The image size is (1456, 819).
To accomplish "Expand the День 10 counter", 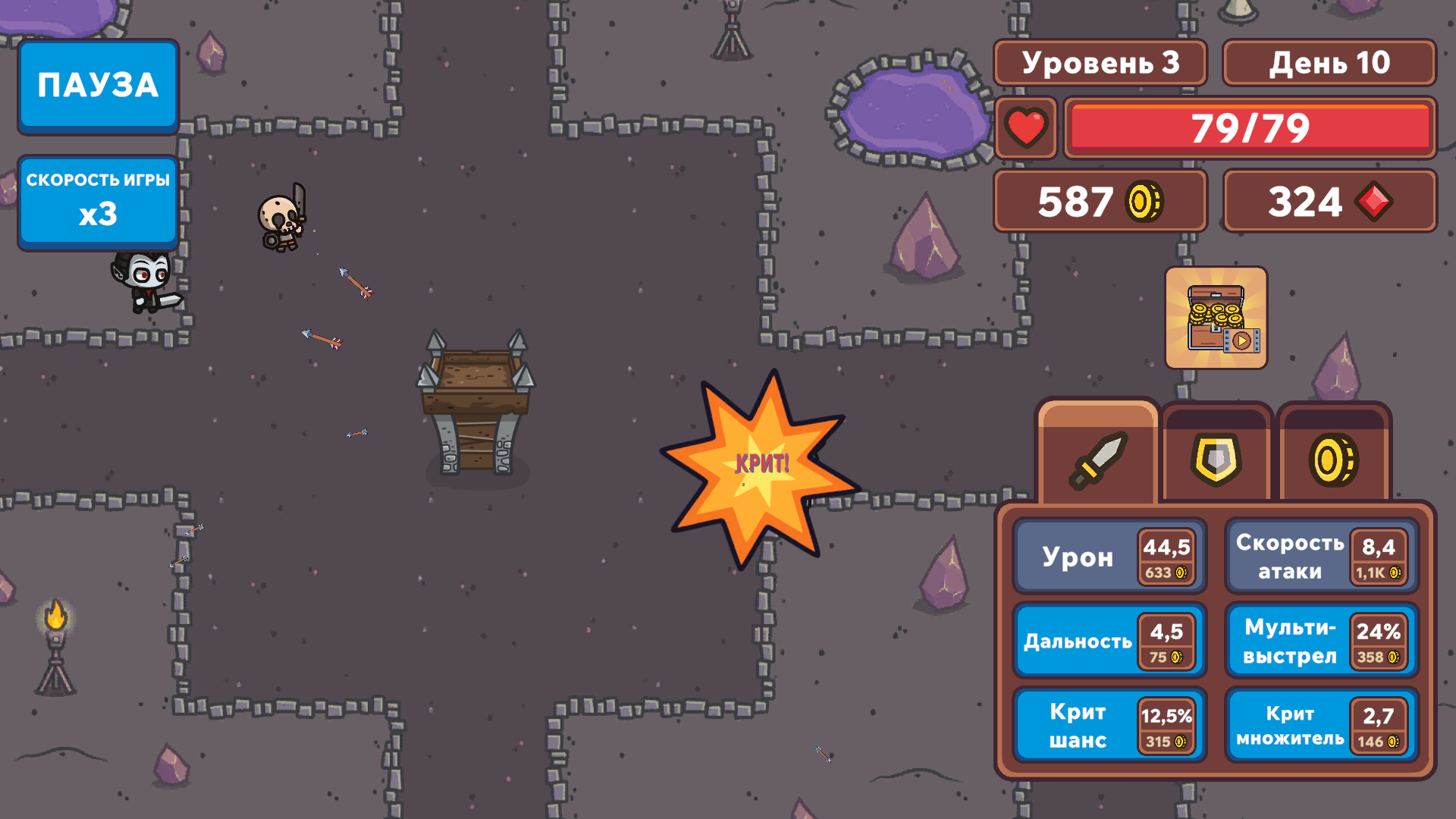I will pyautogui.click(x=1329, y=63).
